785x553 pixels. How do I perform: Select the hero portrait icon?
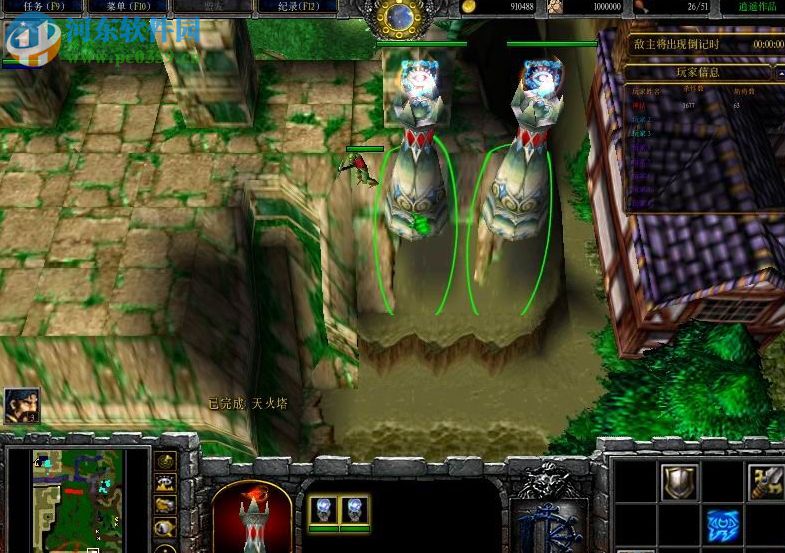(x=21, y=406)
